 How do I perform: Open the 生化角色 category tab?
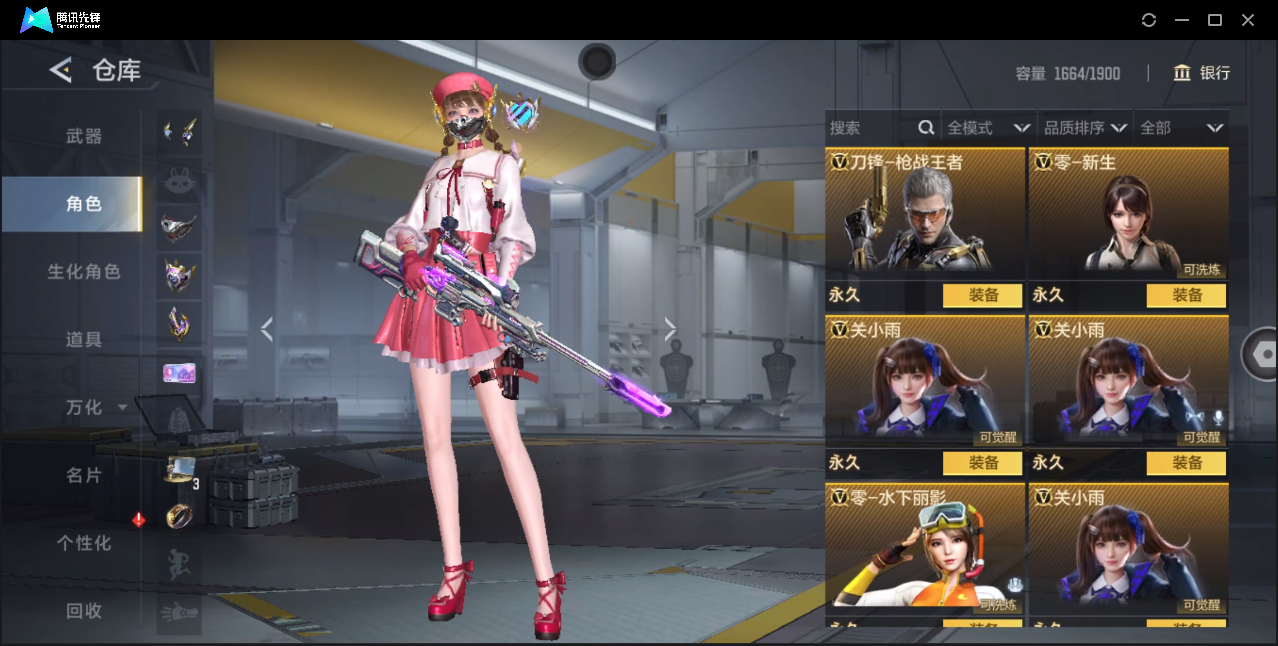click(x=84, y=271)
